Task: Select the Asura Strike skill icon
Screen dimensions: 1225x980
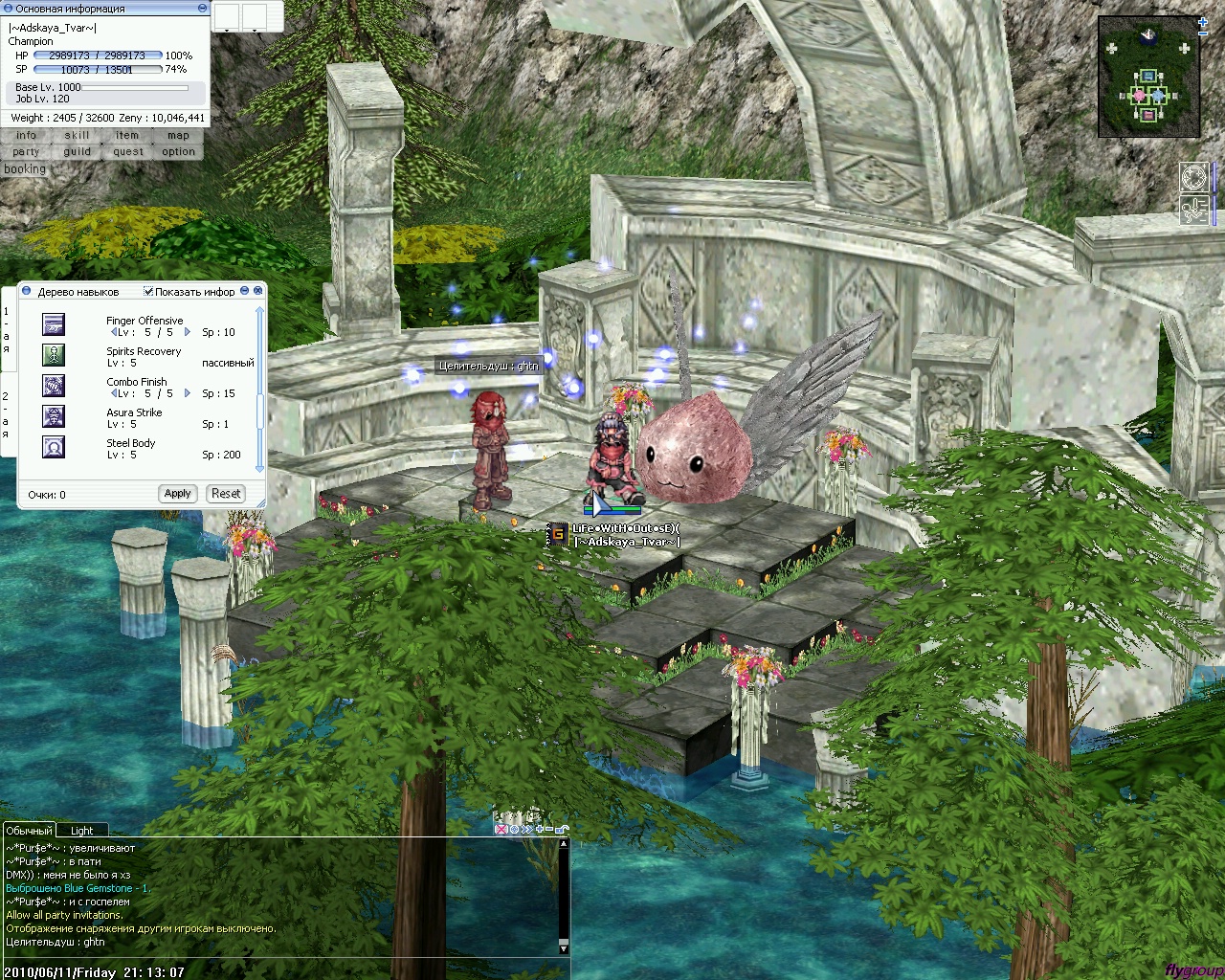Action: (54, 416)
